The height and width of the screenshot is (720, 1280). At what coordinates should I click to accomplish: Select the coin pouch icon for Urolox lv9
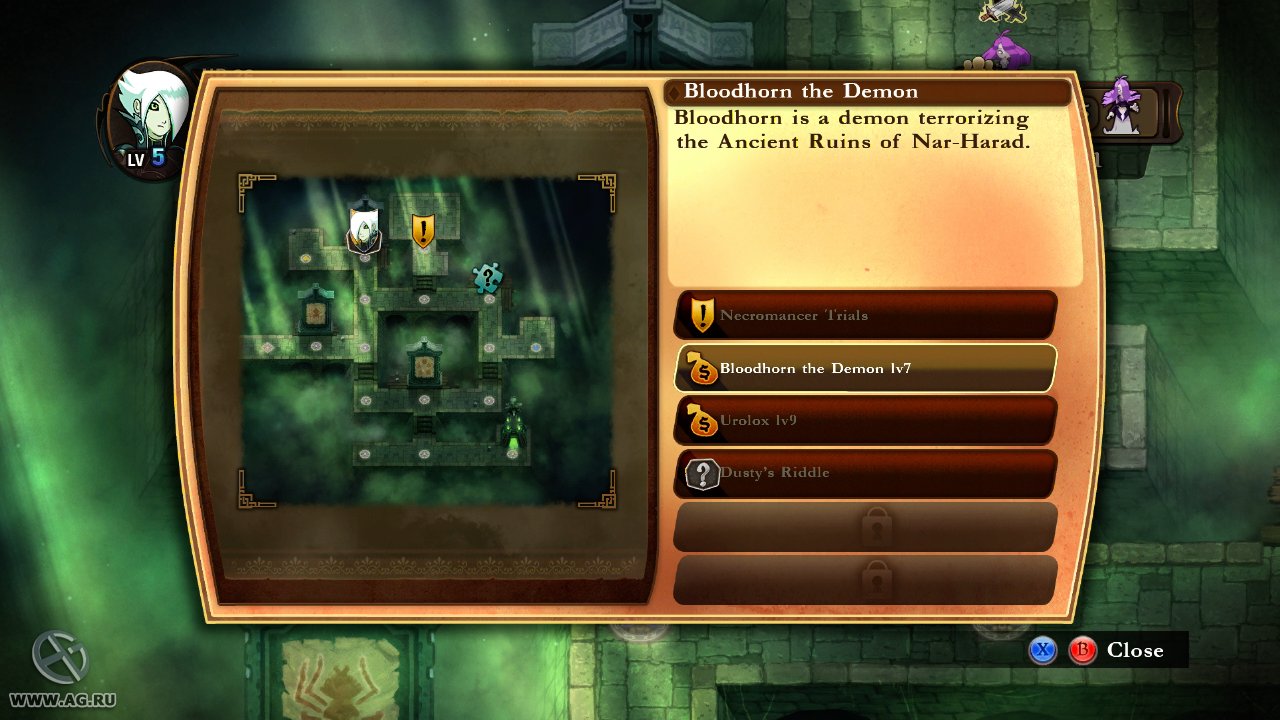[x=701, y=420]
